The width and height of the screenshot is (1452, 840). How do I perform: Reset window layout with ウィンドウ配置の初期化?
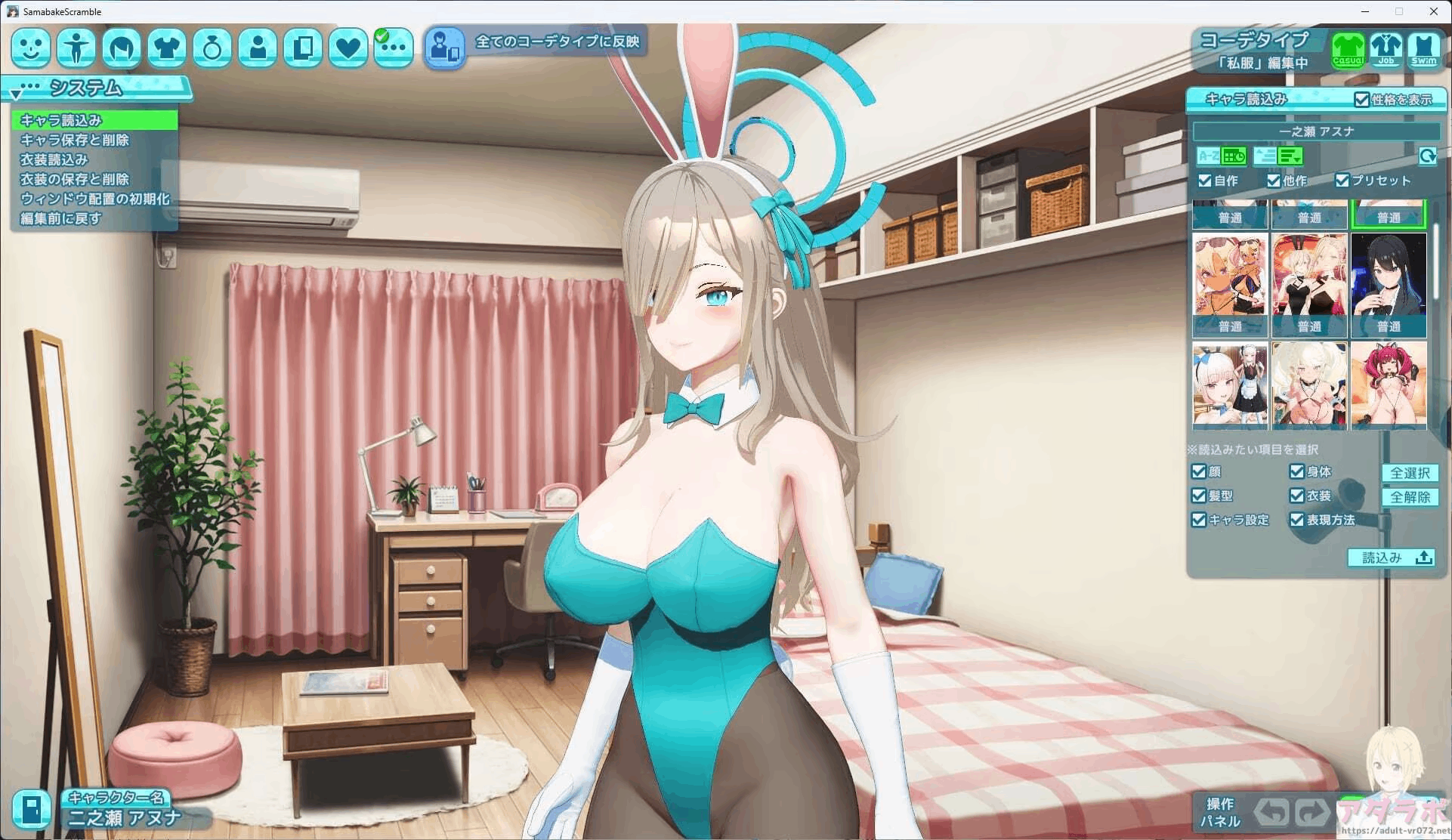[94, 199]
